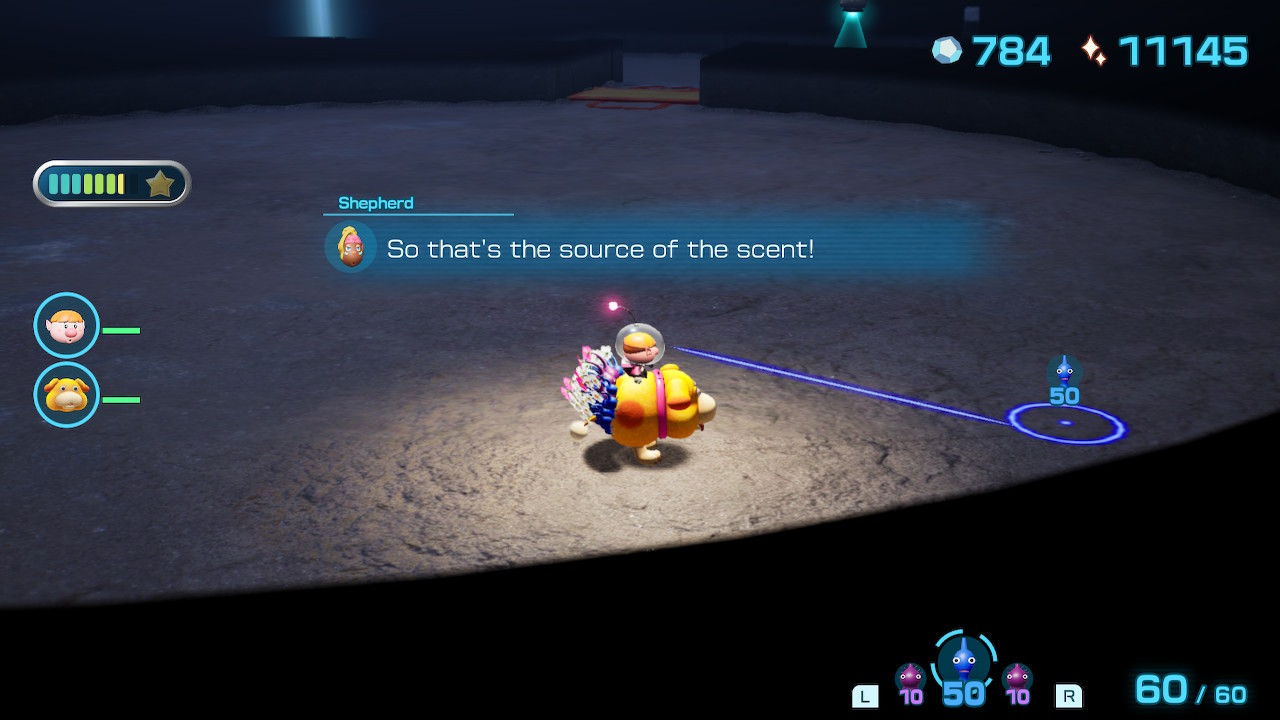Viewport: 1280px width, 720px height.
Task: Select the captain portrait icon
Action: coord(67,325)
